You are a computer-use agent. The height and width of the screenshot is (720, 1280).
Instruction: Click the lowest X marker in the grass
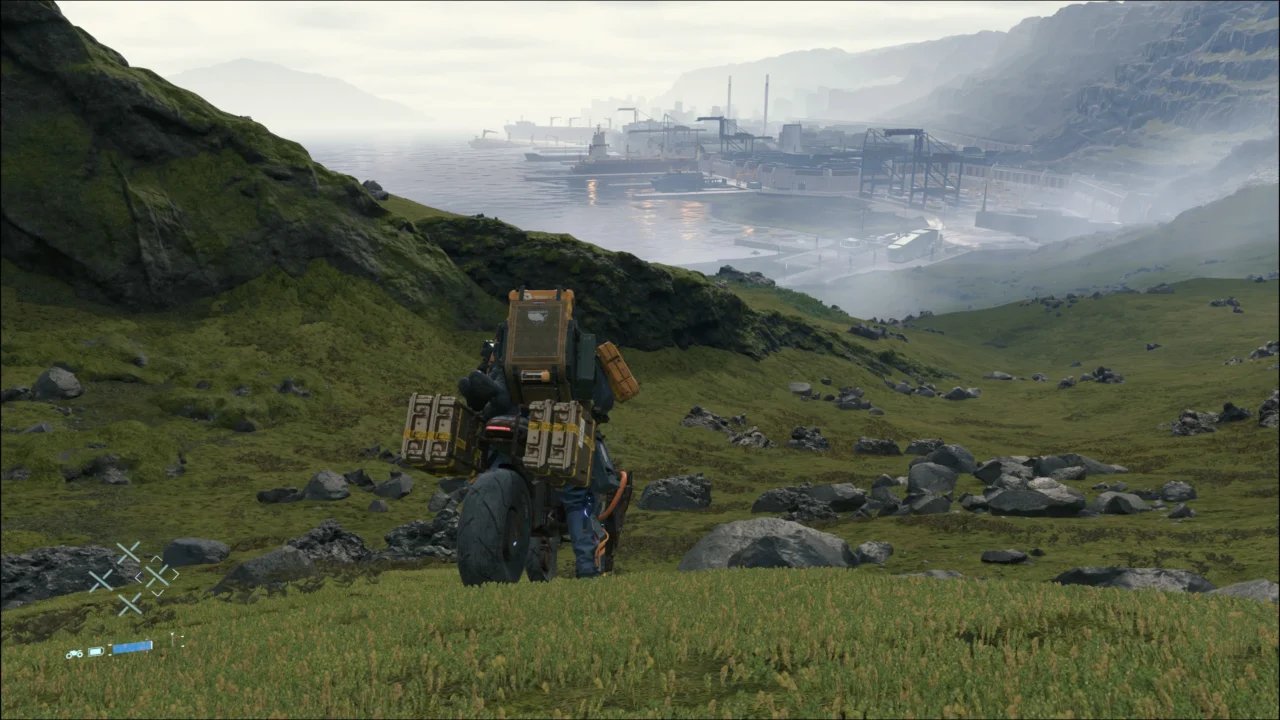pyautogui.click(x=130, y=605)
